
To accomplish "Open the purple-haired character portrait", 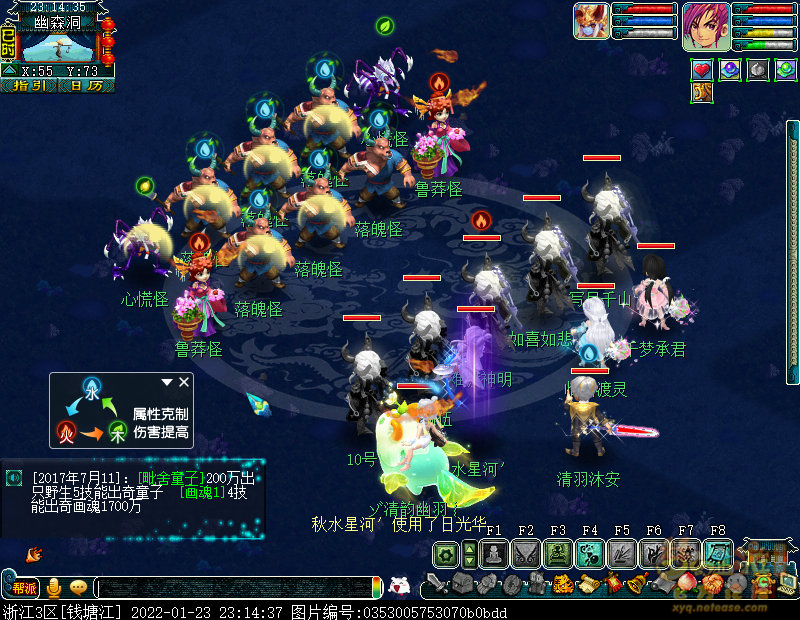I will tap(706, 25).
